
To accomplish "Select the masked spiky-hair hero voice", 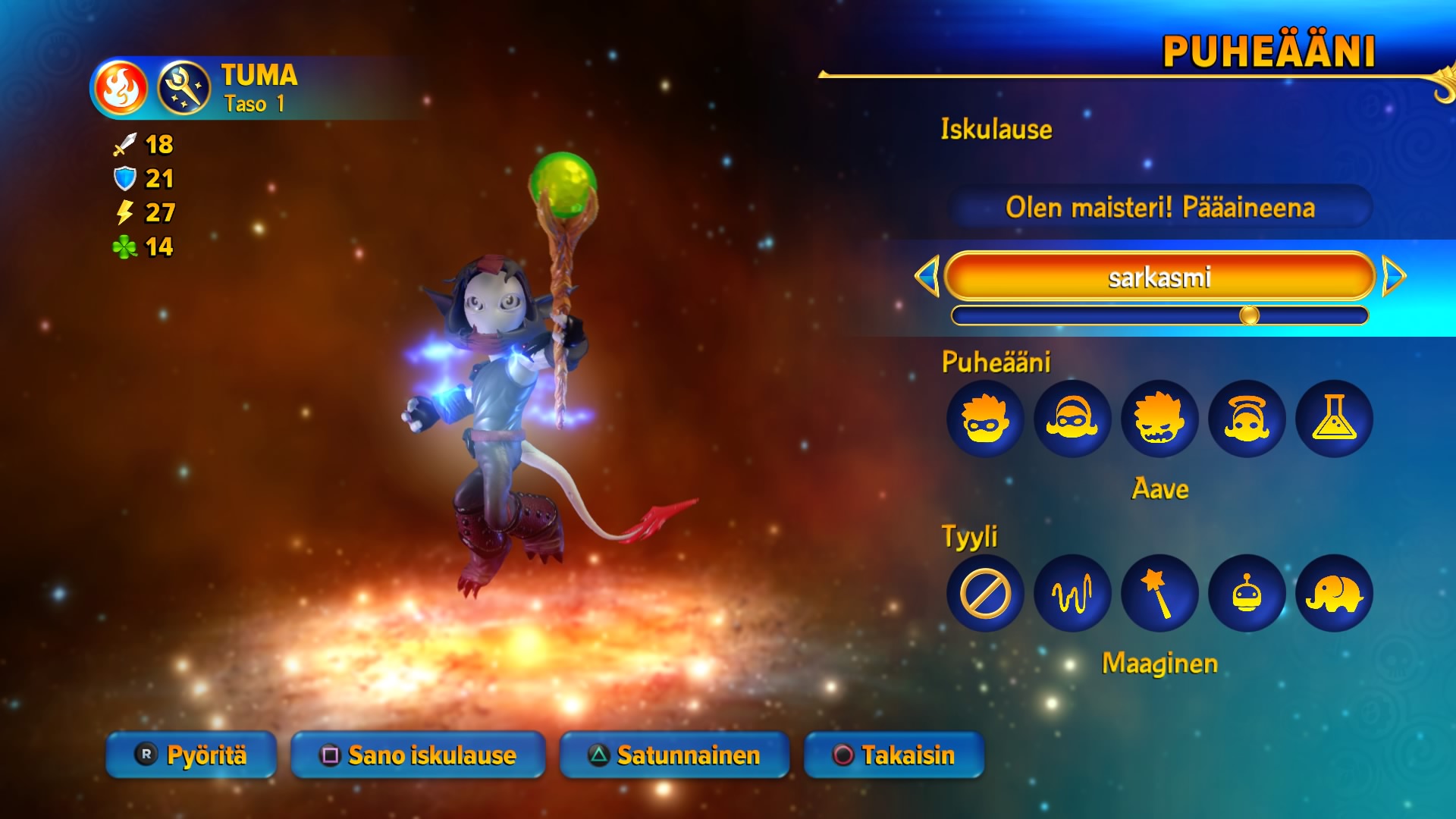I will point(985,419).
